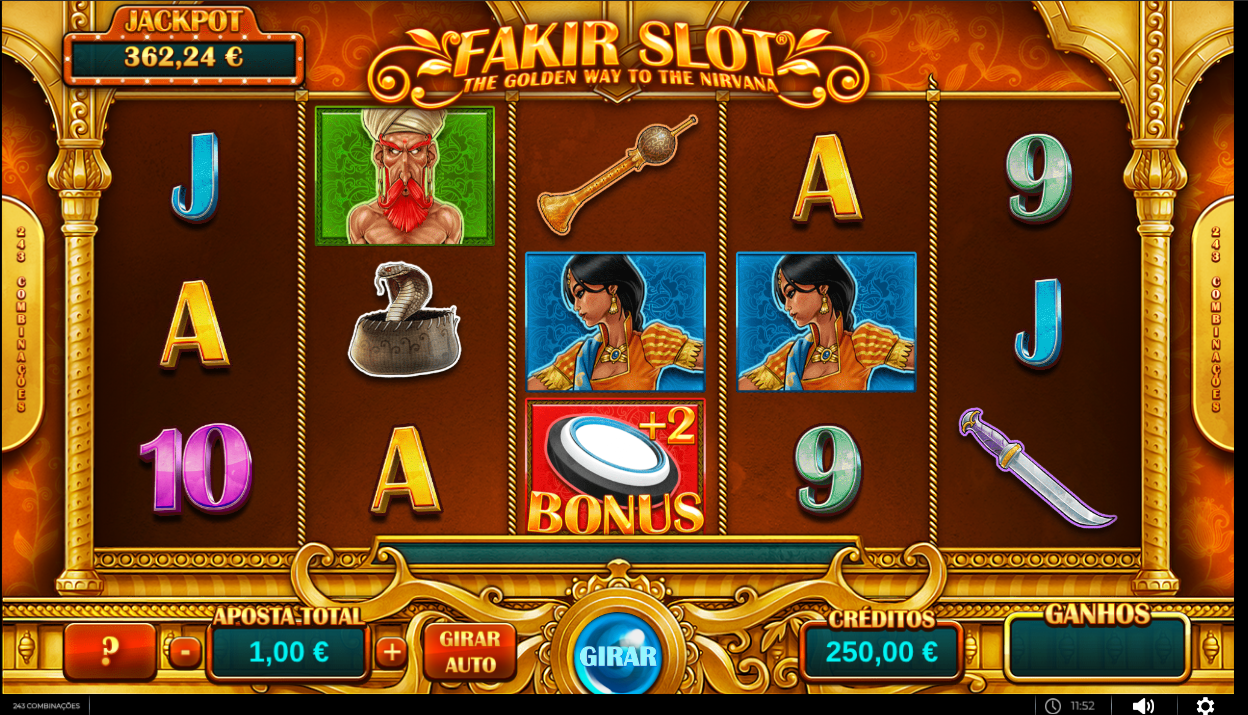1248x715 pixels.
Task: Toggle the sound speaker icon
Action: click(1143, 706)
